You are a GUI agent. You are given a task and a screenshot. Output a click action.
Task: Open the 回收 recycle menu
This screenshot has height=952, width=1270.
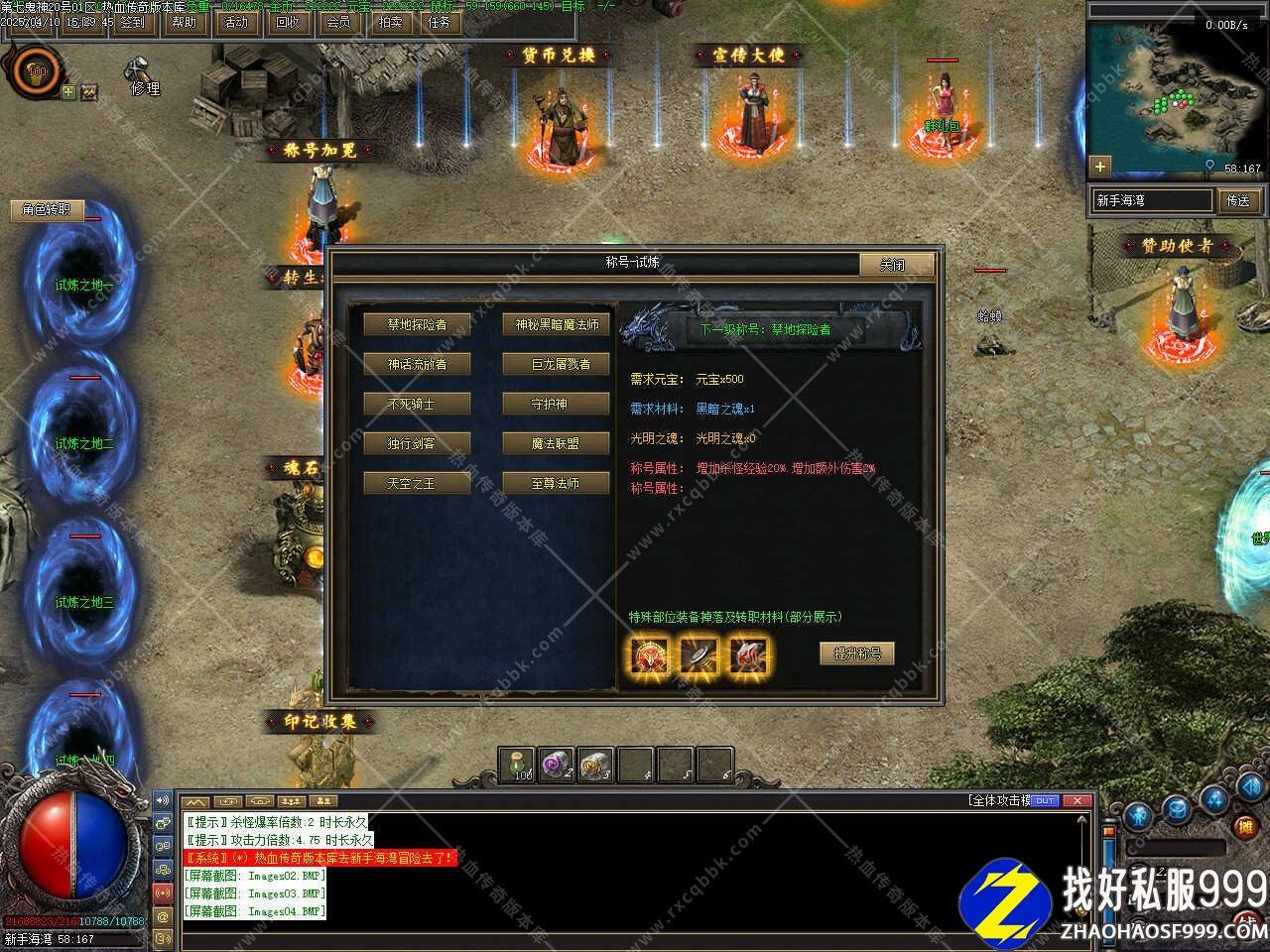tap(287, 22)
